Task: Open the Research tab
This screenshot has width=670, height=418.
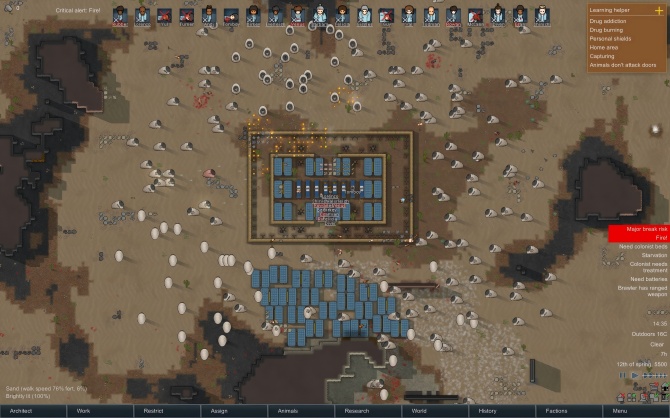Action: click(355, 411)
